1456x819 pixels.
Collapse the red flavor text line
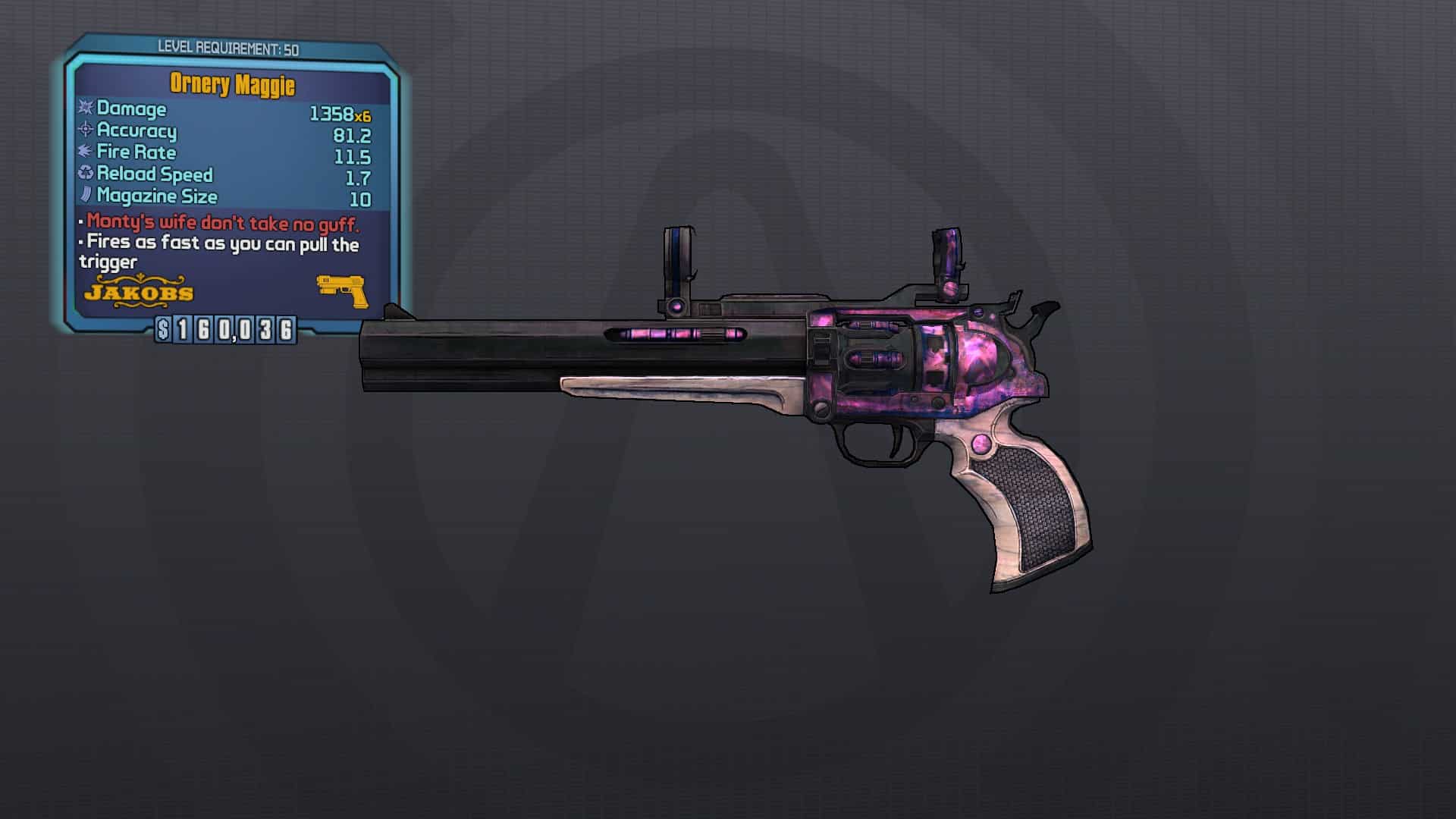(222, 223)
